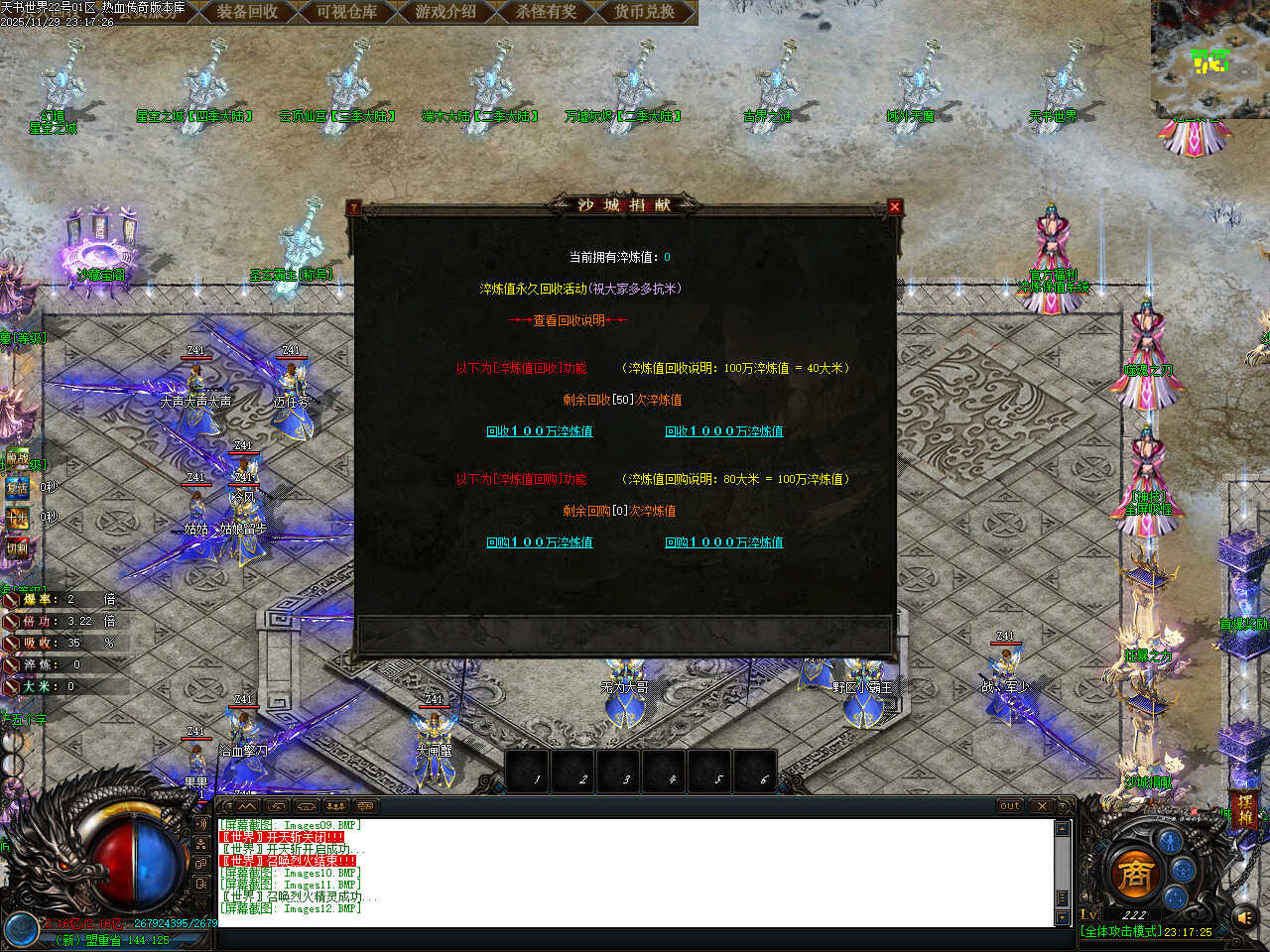
Task: Close the 沙城捐献 dialog
Action: point(895,206)
